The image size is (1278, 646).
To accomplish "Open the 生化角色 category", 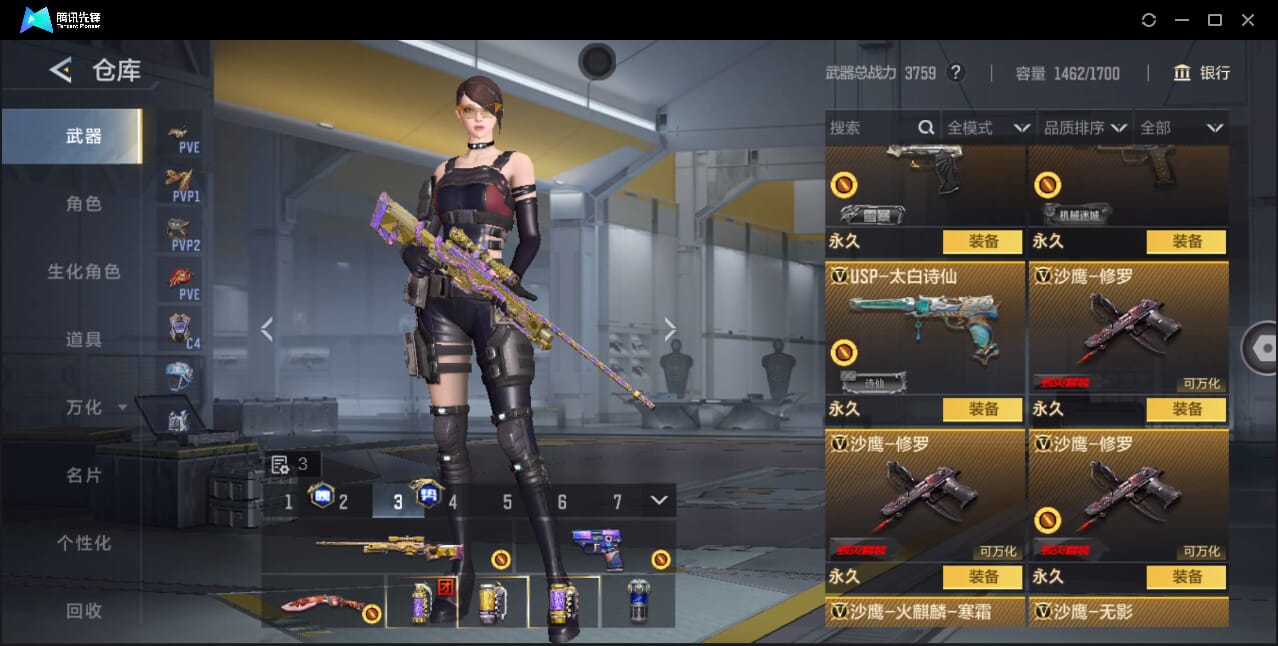I will pos(84,272).
